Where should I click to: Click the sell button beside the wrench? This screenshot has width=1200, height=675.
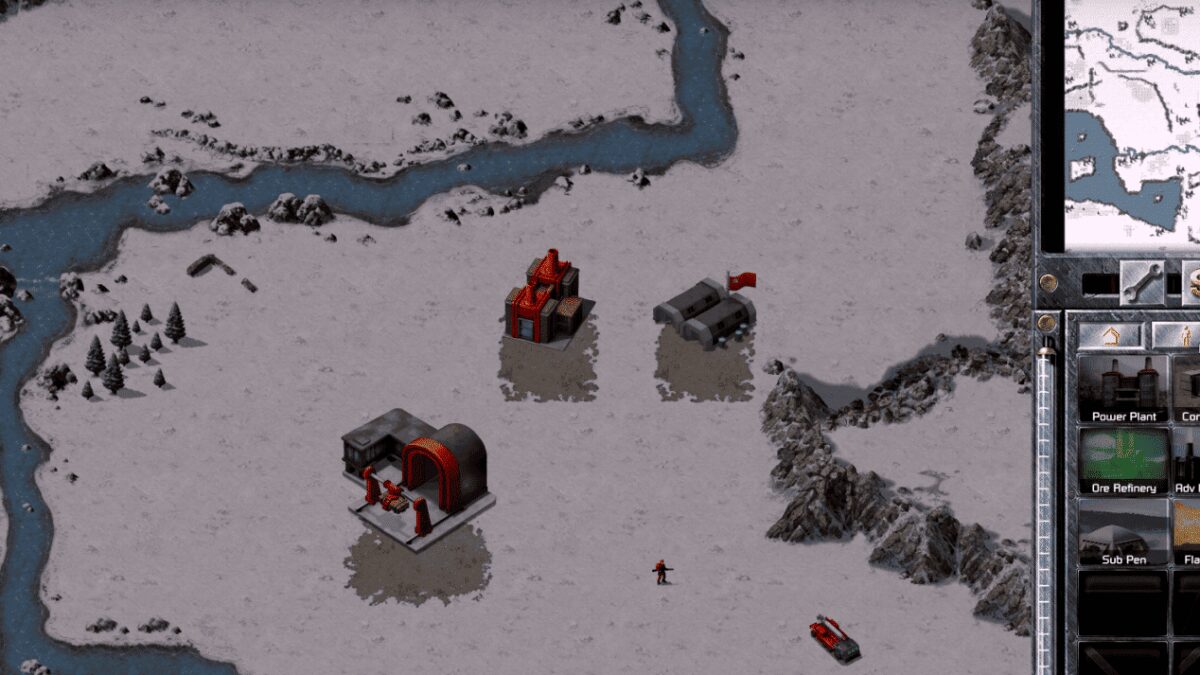(x=1191, y=283)
